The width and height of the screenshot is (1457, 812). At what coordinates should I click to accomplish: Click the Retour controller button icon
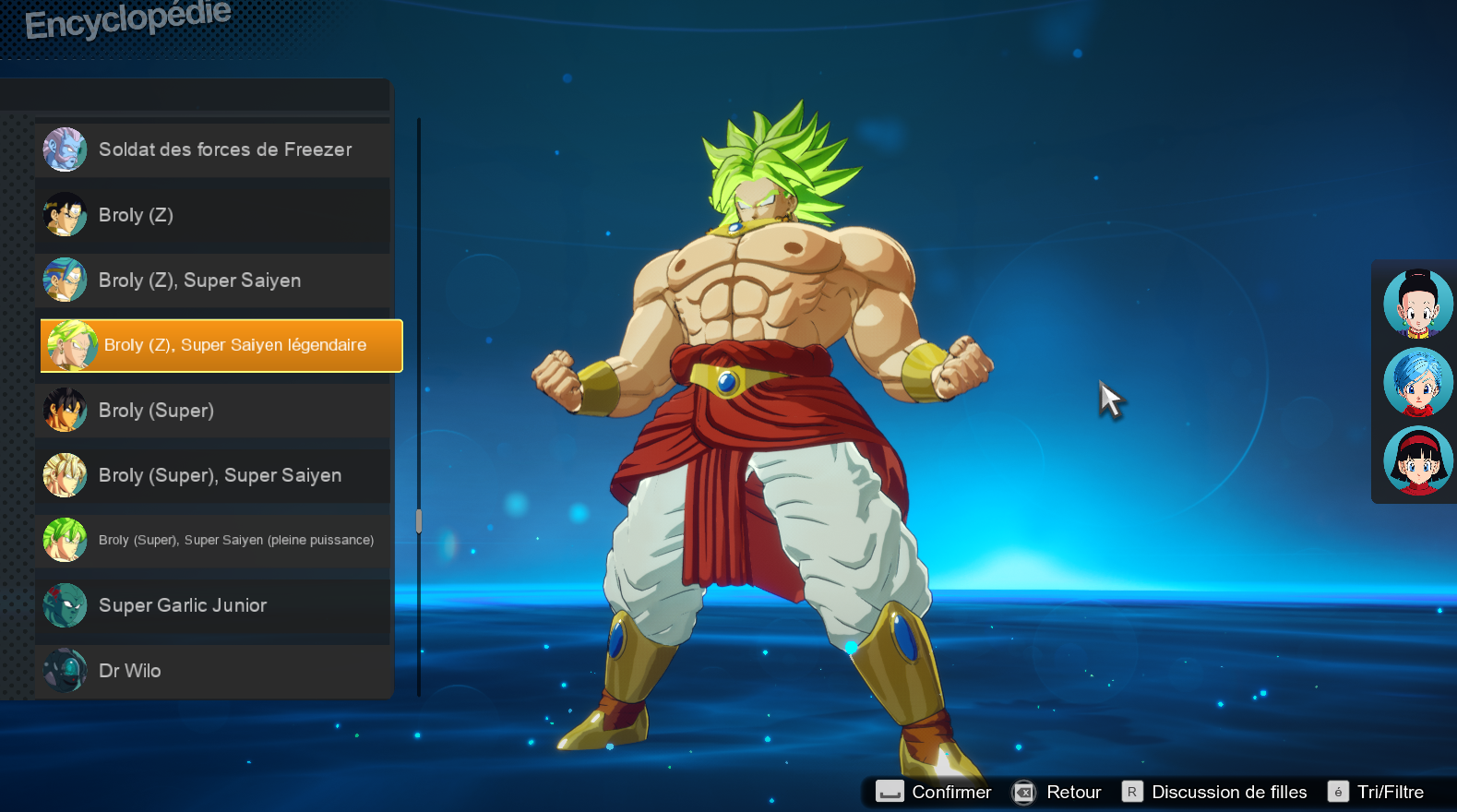[1022, 792]
